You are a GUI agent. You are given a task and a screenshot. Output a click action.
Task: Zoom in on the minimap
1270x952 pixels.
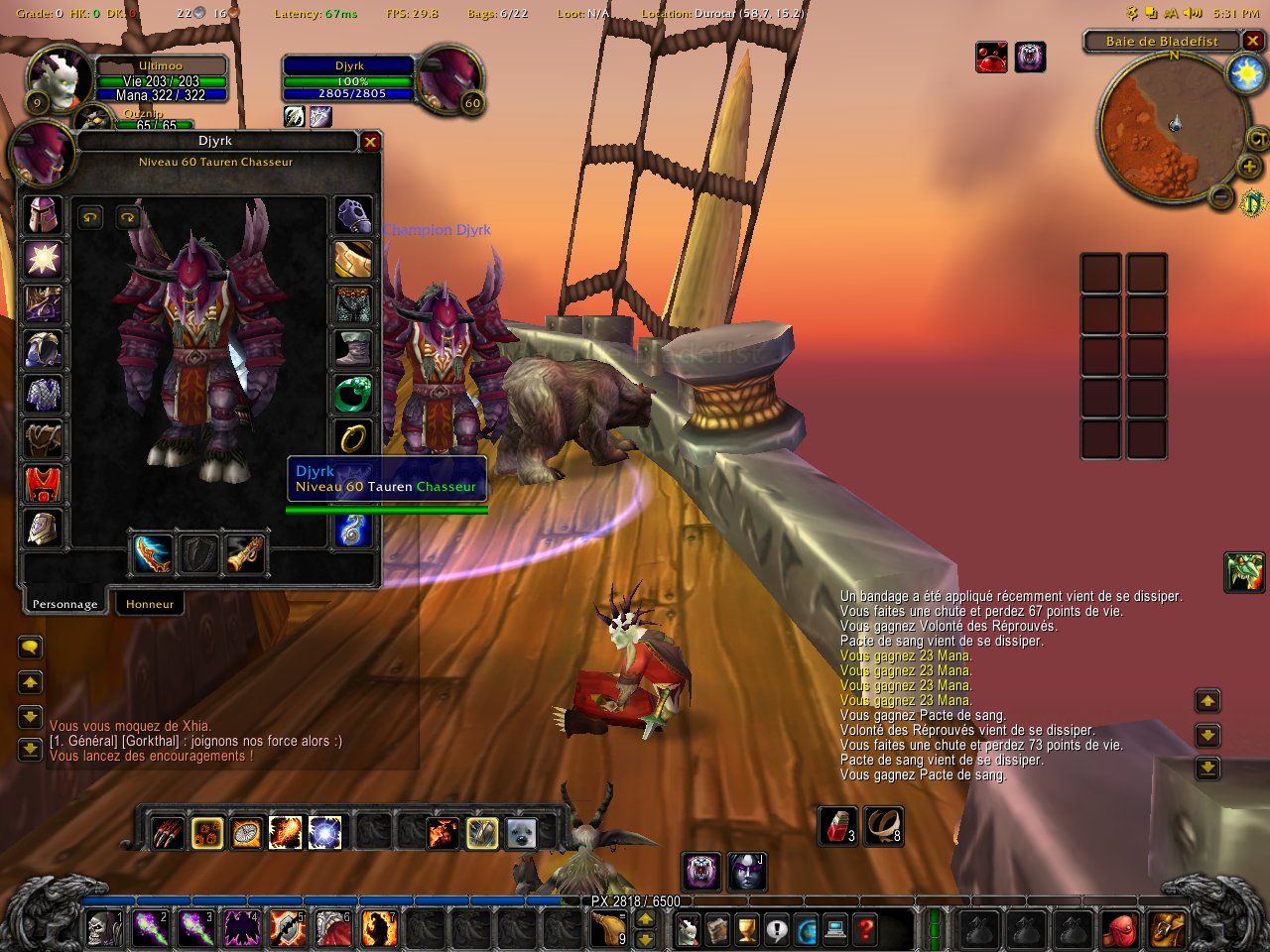point(1249,166)
